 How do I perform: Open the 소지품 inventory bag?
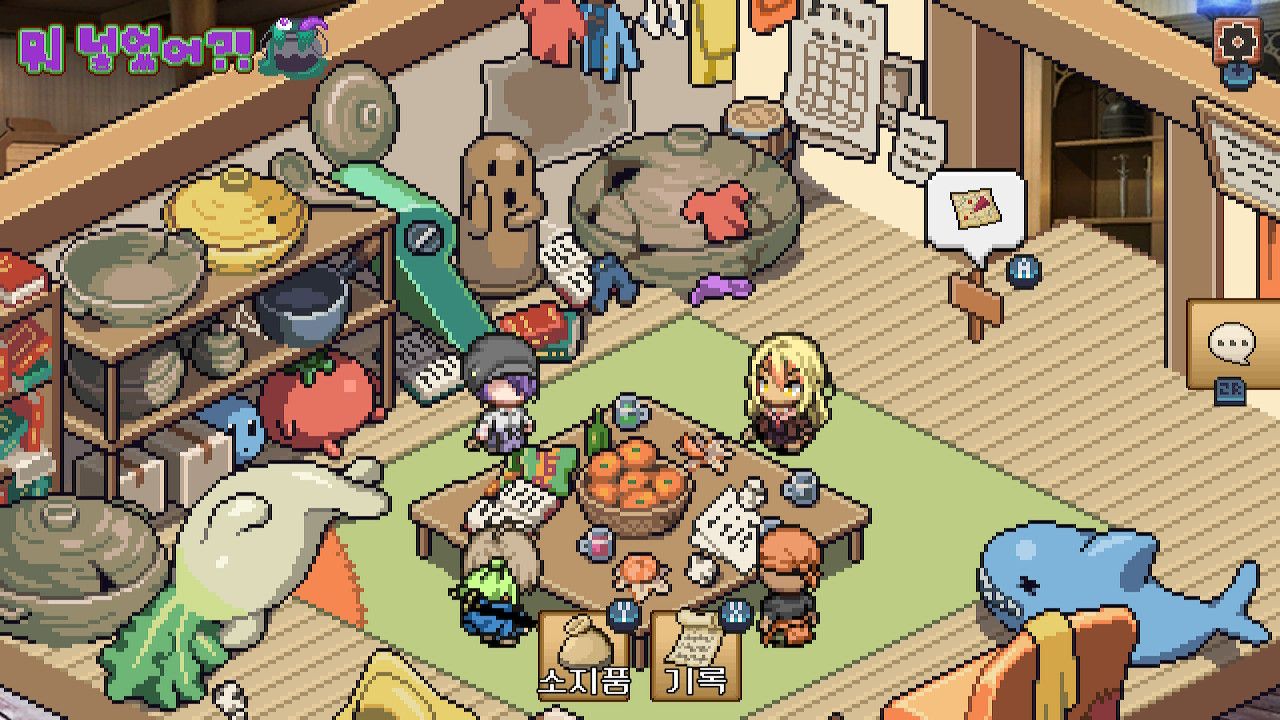click(585, 652)
